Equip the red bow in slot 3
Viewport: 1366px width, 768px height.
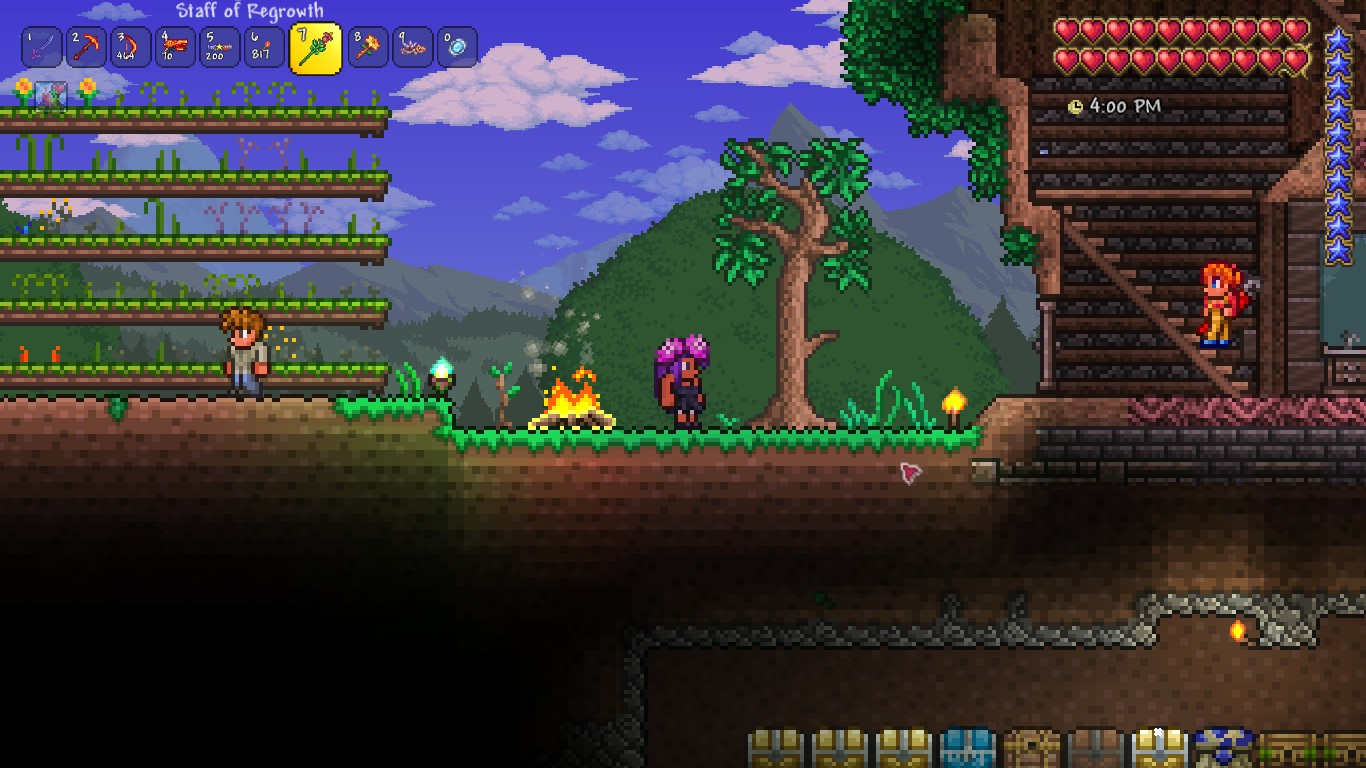[131, 47]
